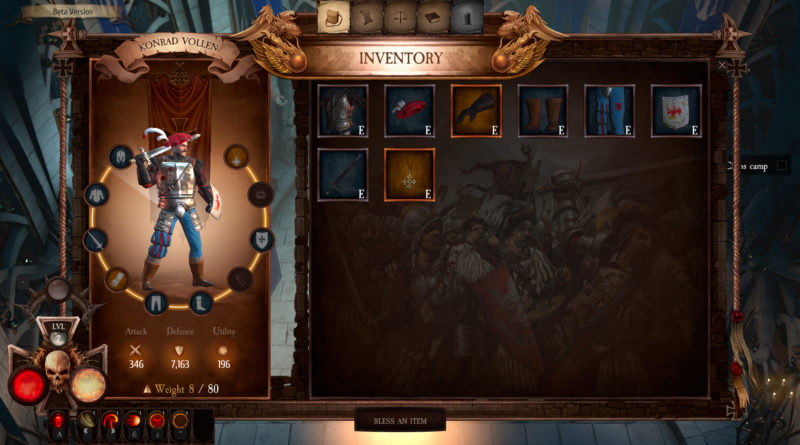Click the gloves equipment slot
The width and height of the screenshot is (800, 445).
pyautogui.click(x=117, y=279)
